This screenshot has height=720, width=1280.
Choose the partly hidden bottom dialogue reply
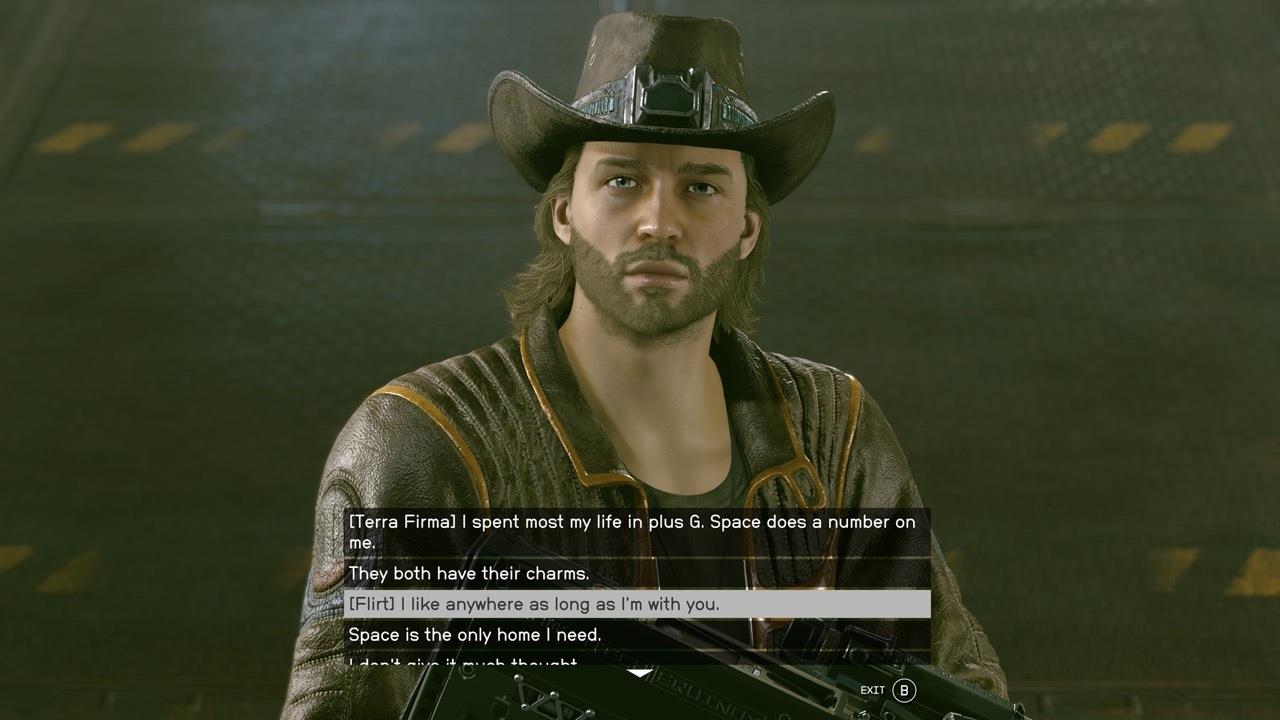tap(636, 660)
